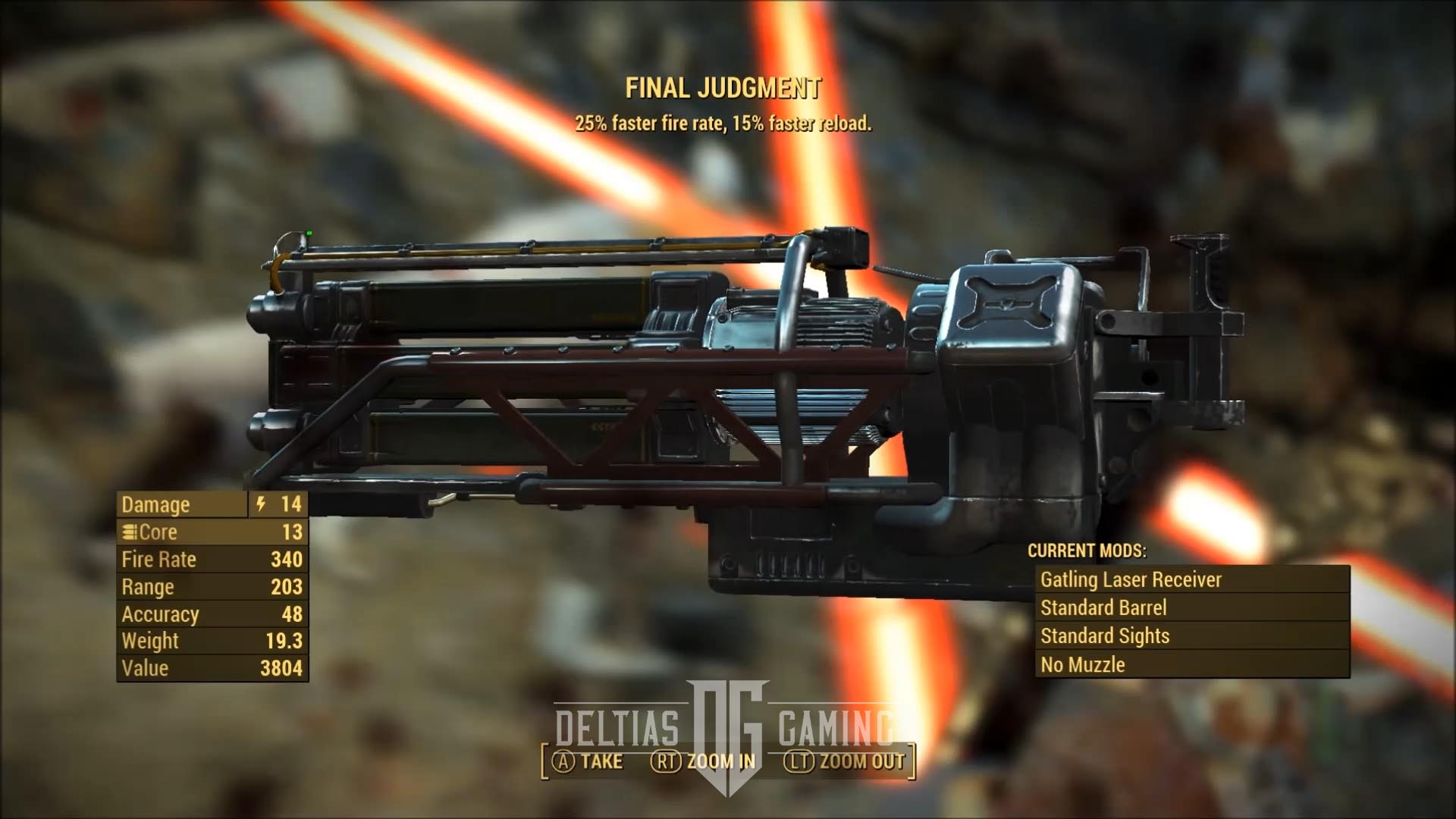This screenshot has height=819, width=1456.
Task: Select the Gatling Laser Receiver mod entry
Action: (1134, 580)
